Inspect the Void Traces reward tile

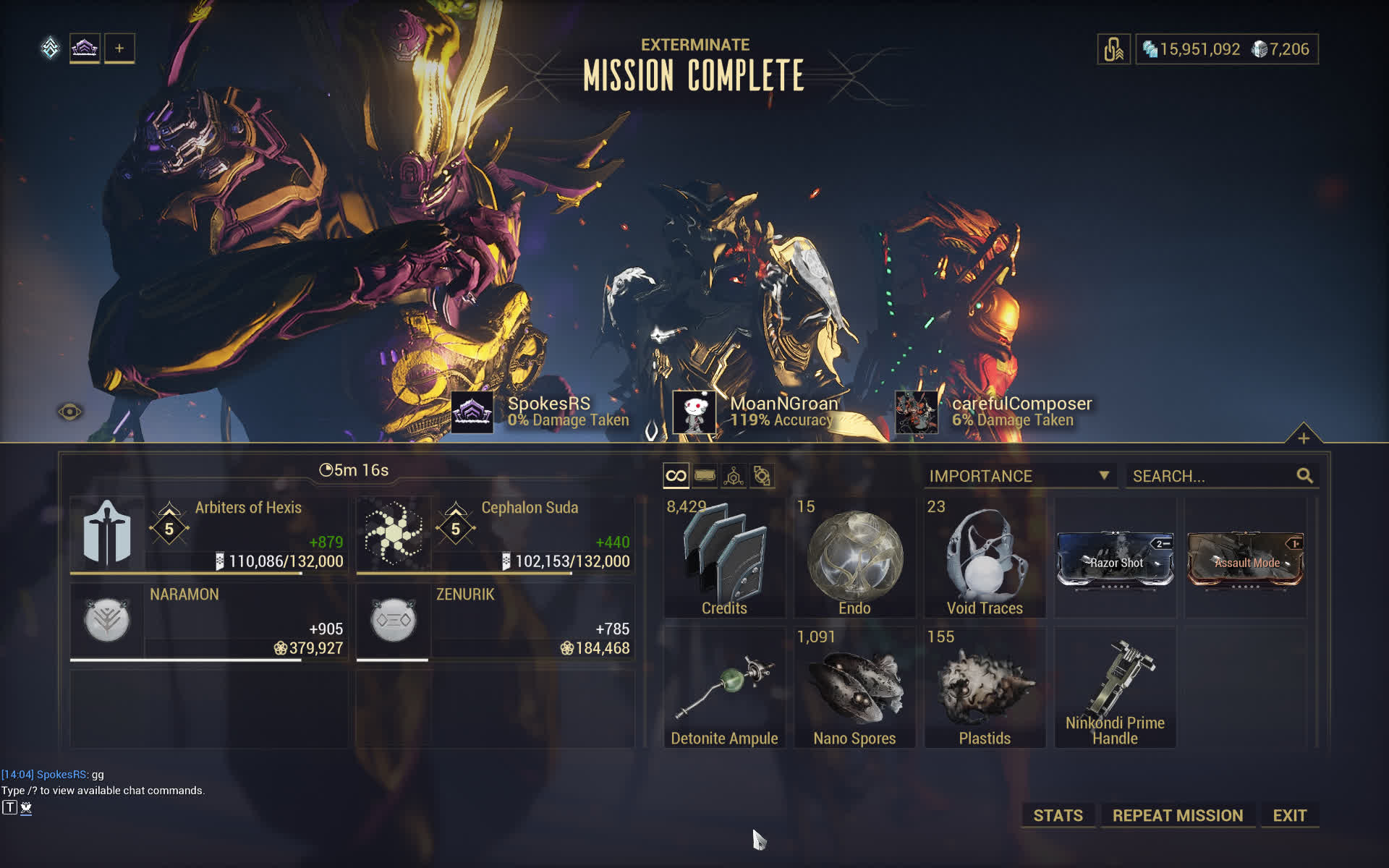(985, 558)
